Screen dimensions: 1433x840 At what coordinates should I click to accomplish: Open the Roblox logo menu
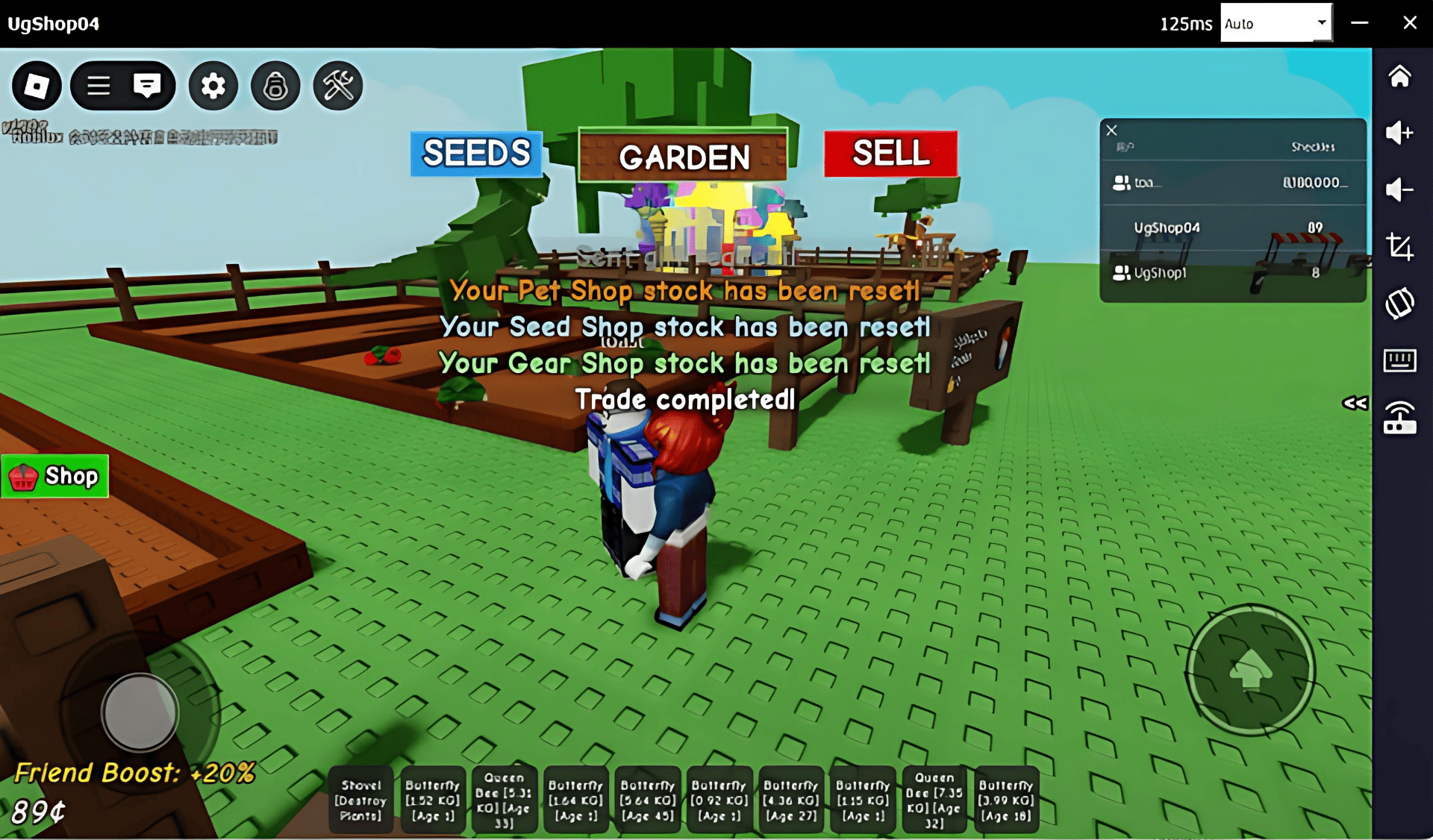coord(37,86)
